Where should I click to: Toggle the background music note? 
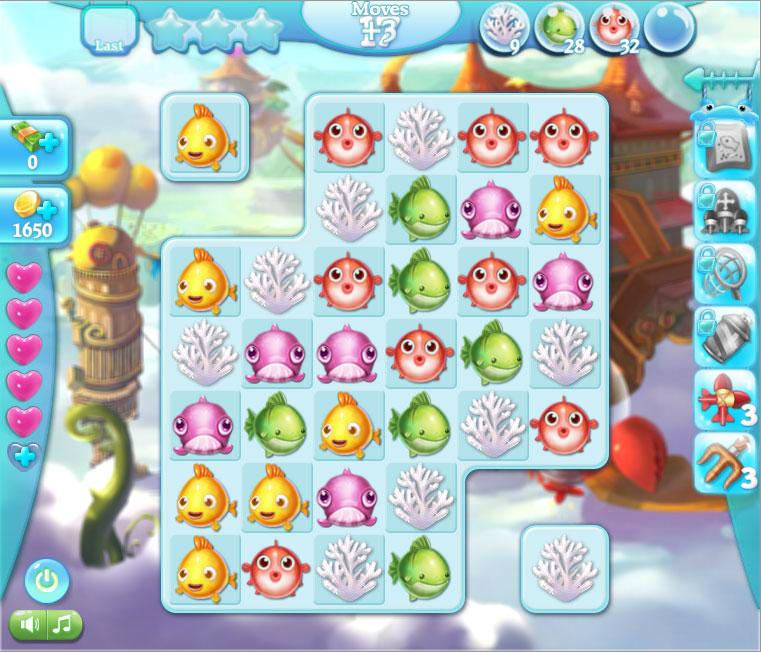(x=63, y=625)
